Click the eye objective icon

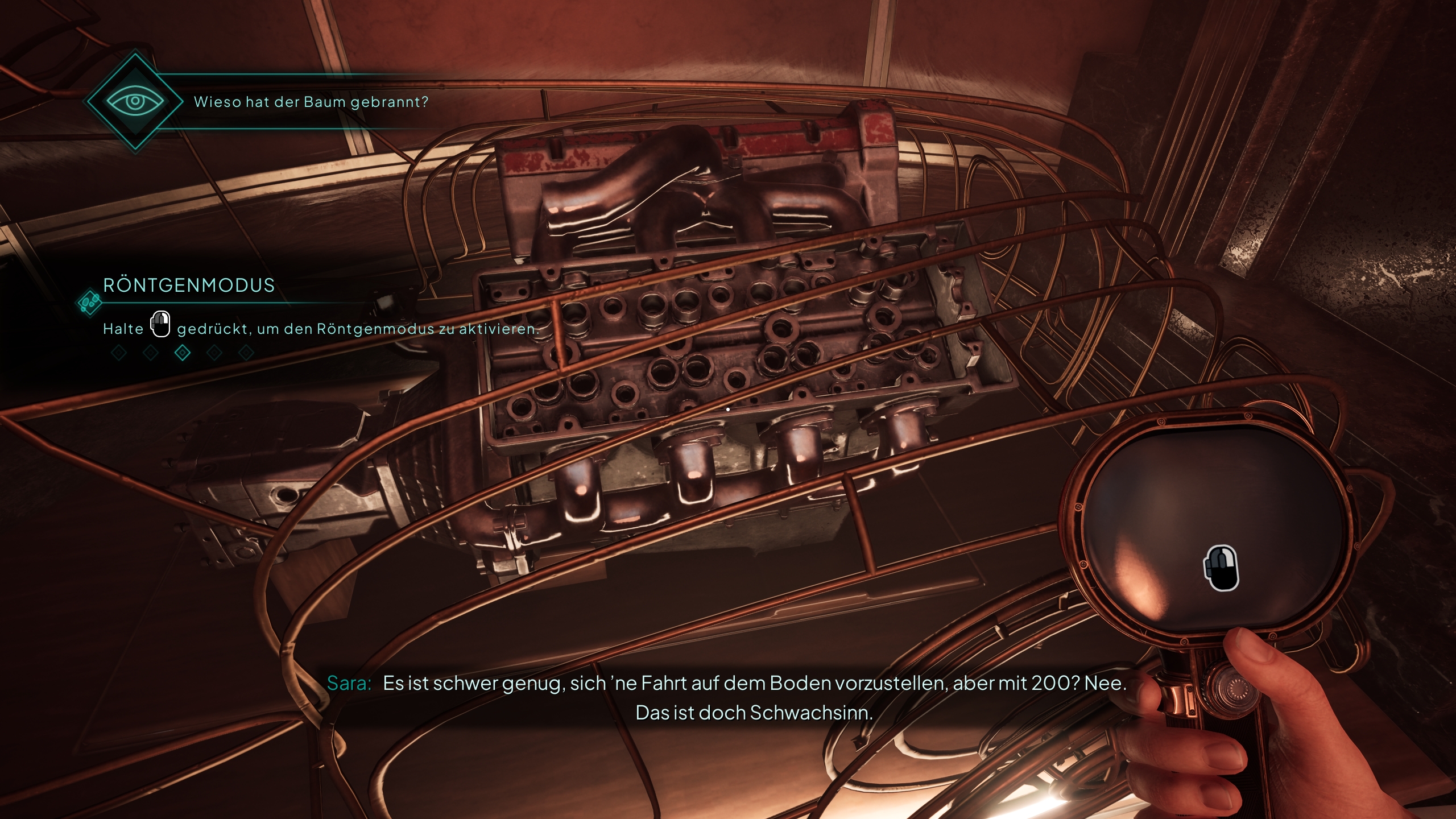click(x=135, y=102)
